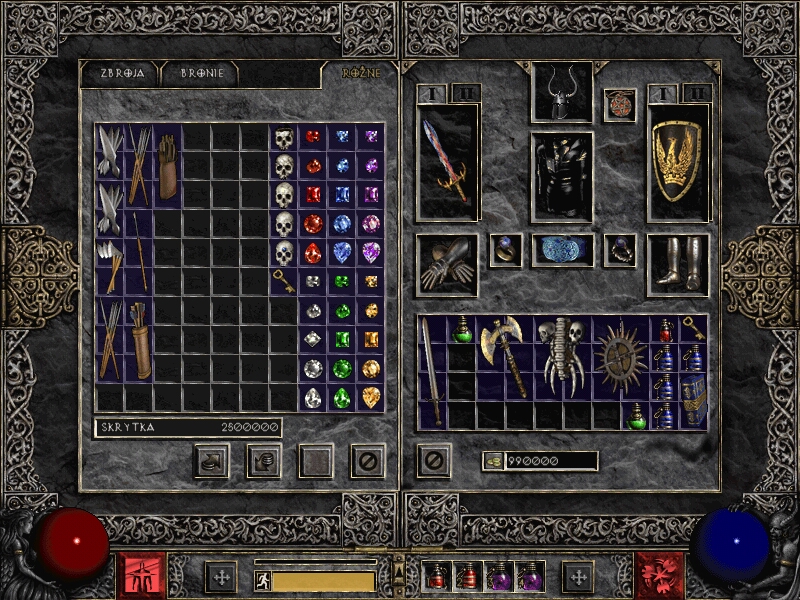800x600 pixels.
Task: Click the equipped gauntlets slot
Action: coord(447,265)
